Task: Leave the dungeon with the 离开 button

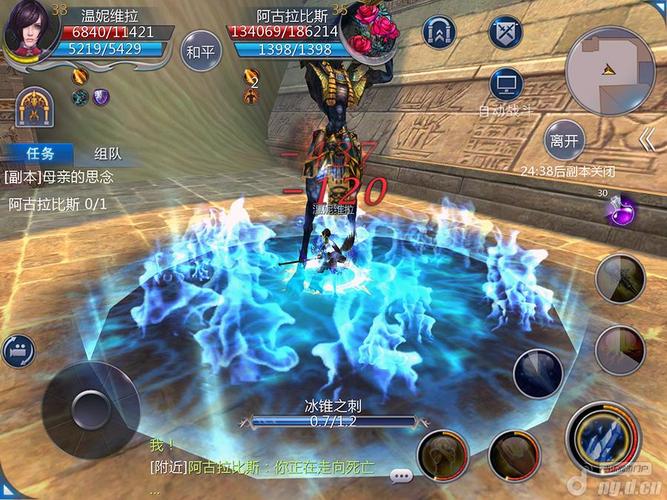Action: tap(565, 141)
